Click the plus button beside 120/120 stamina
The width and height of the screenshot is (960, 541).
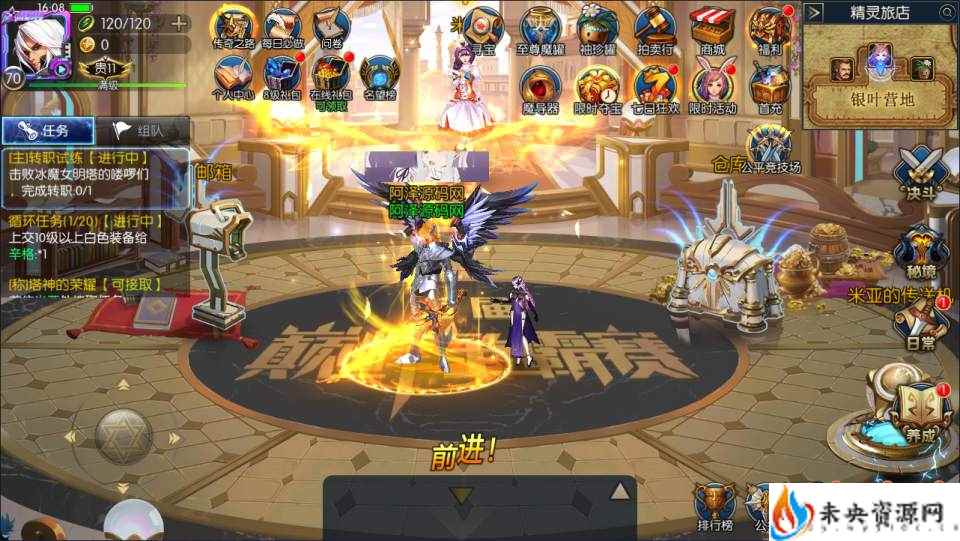[x=178, y=23]
